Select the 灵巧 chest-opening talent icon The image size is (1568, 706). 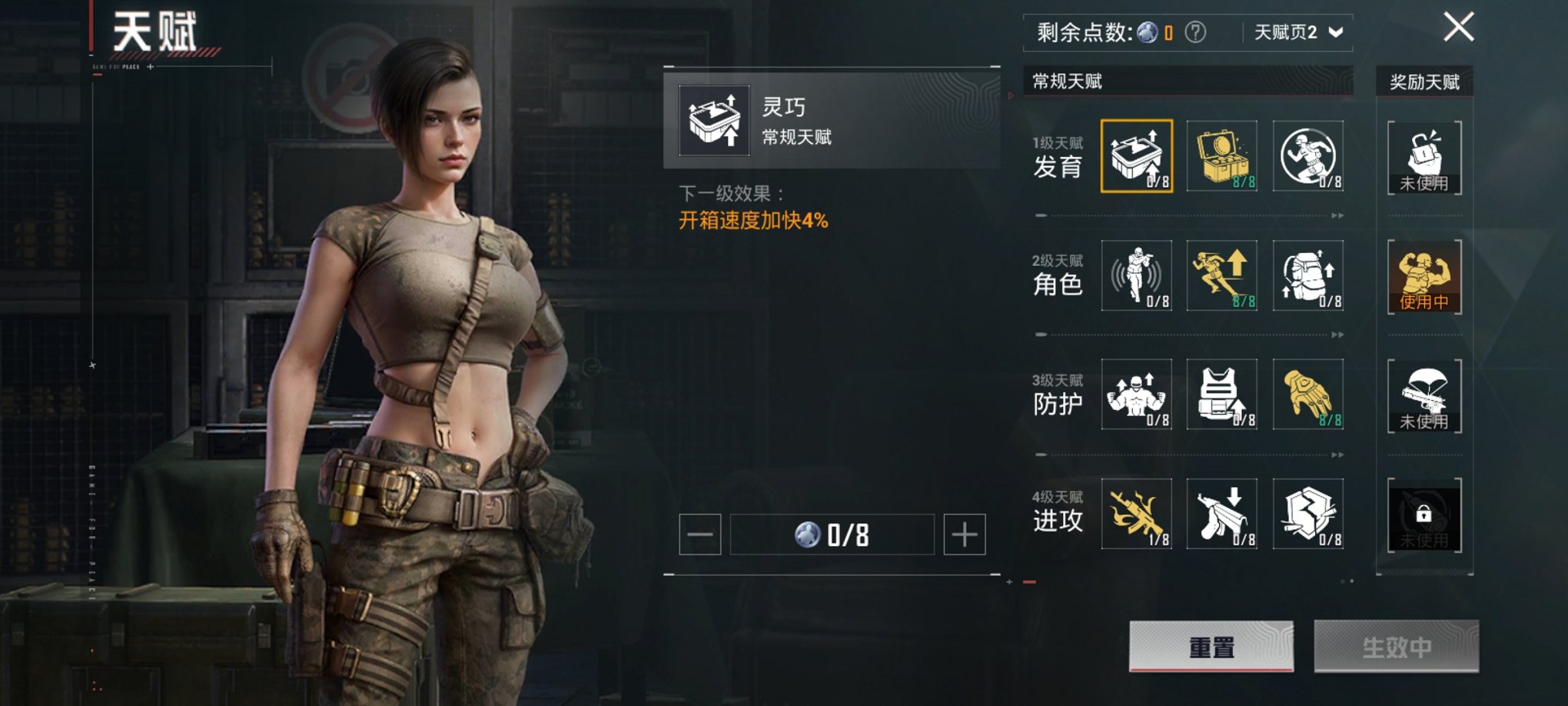click(x=1136, y=156)
